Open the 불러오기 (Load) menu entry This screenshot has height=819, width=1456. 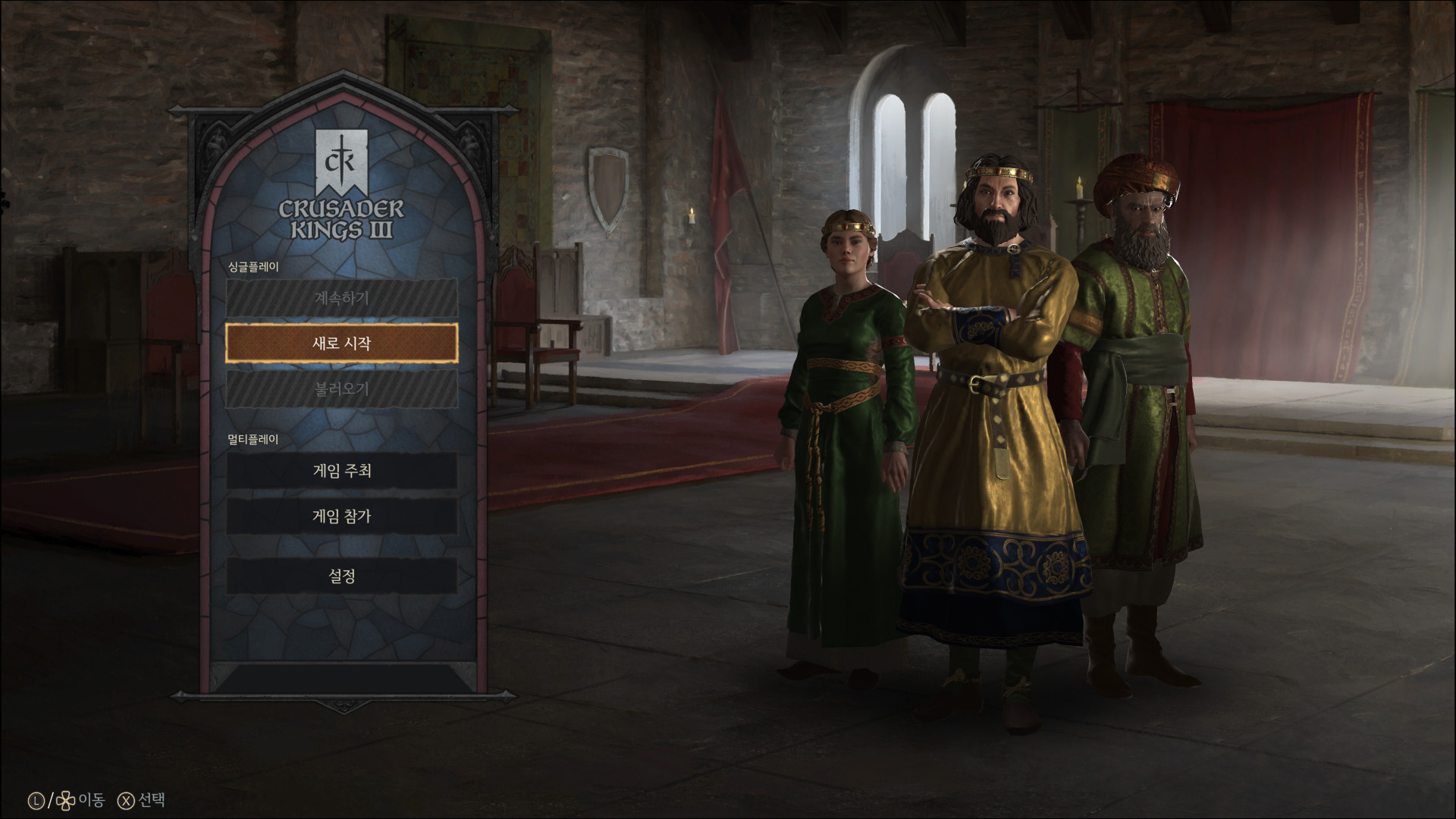(341, 389)
